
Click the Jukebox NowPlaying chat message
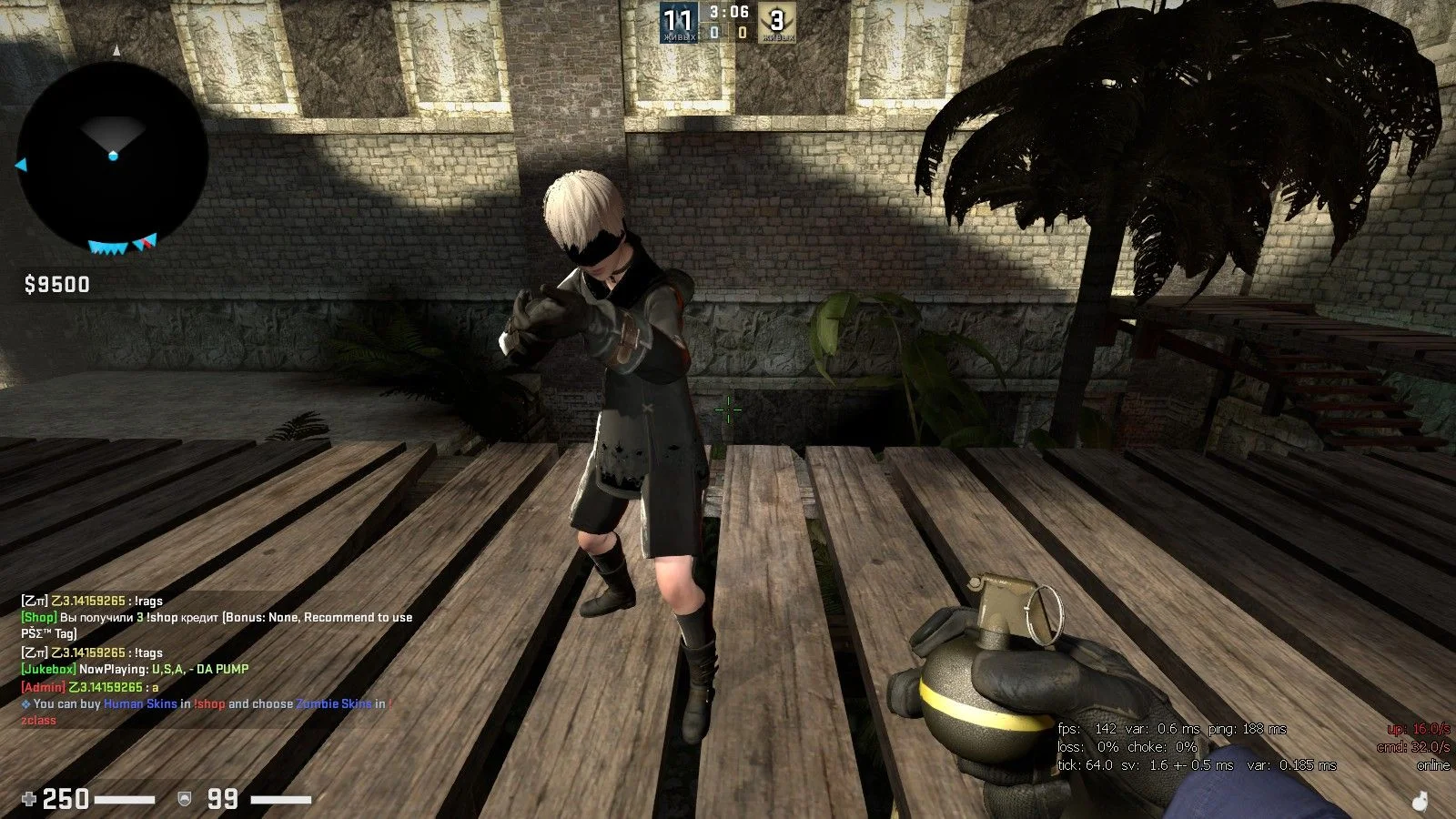point(135,669)
